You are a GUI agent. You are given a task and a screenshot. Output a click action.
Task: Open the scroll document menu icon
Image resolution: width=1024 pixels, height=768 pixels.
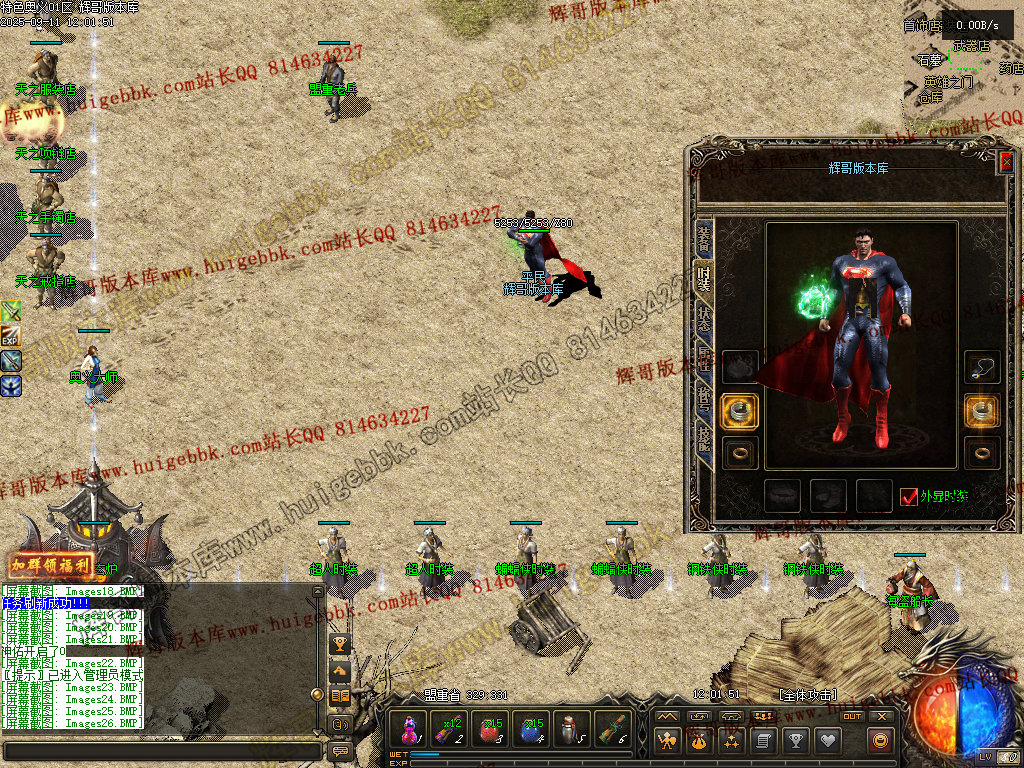(x=763, y=741)
